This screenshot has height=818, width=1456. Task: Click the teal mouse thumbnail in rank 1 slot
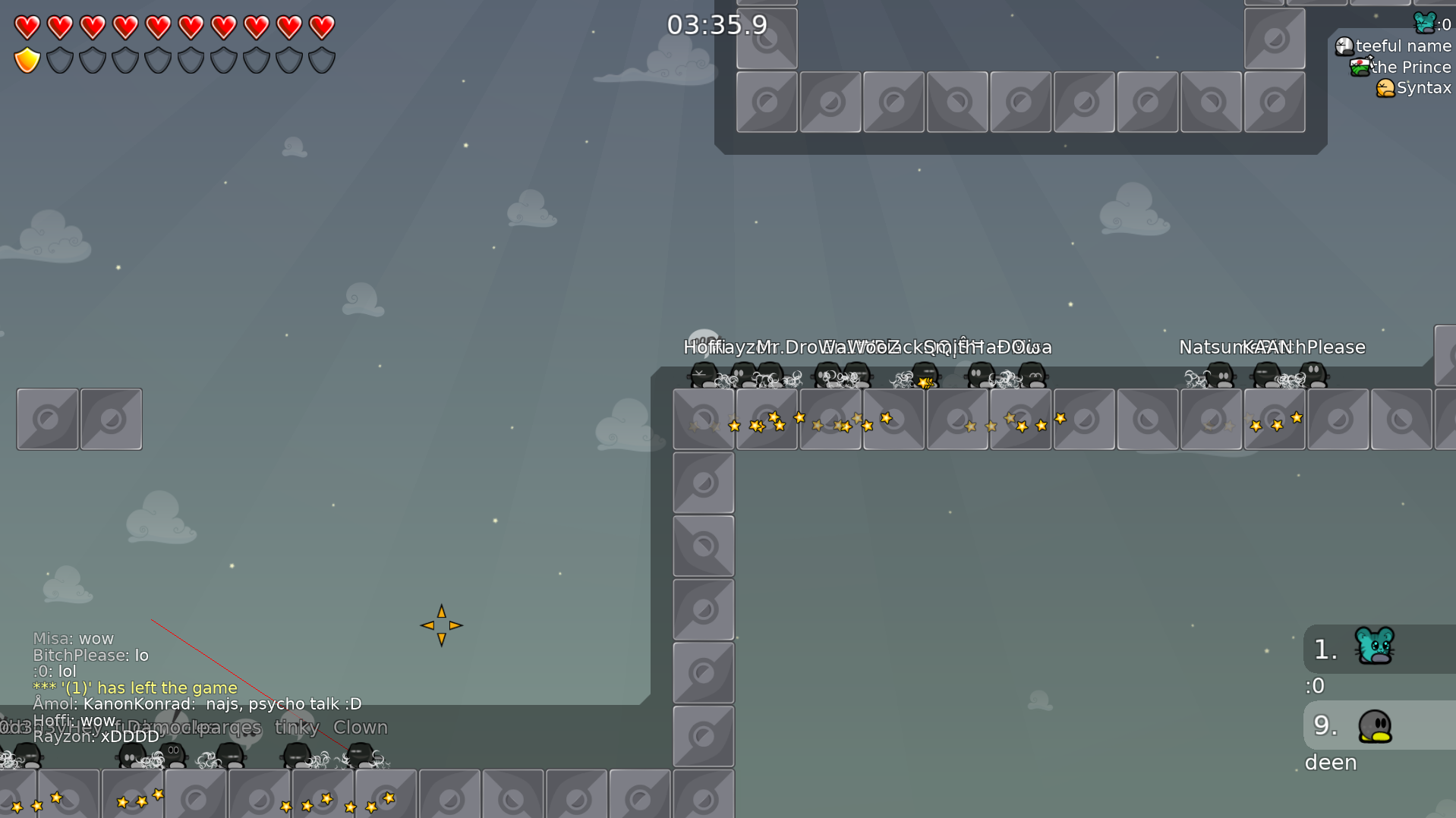click(1374, 647)
